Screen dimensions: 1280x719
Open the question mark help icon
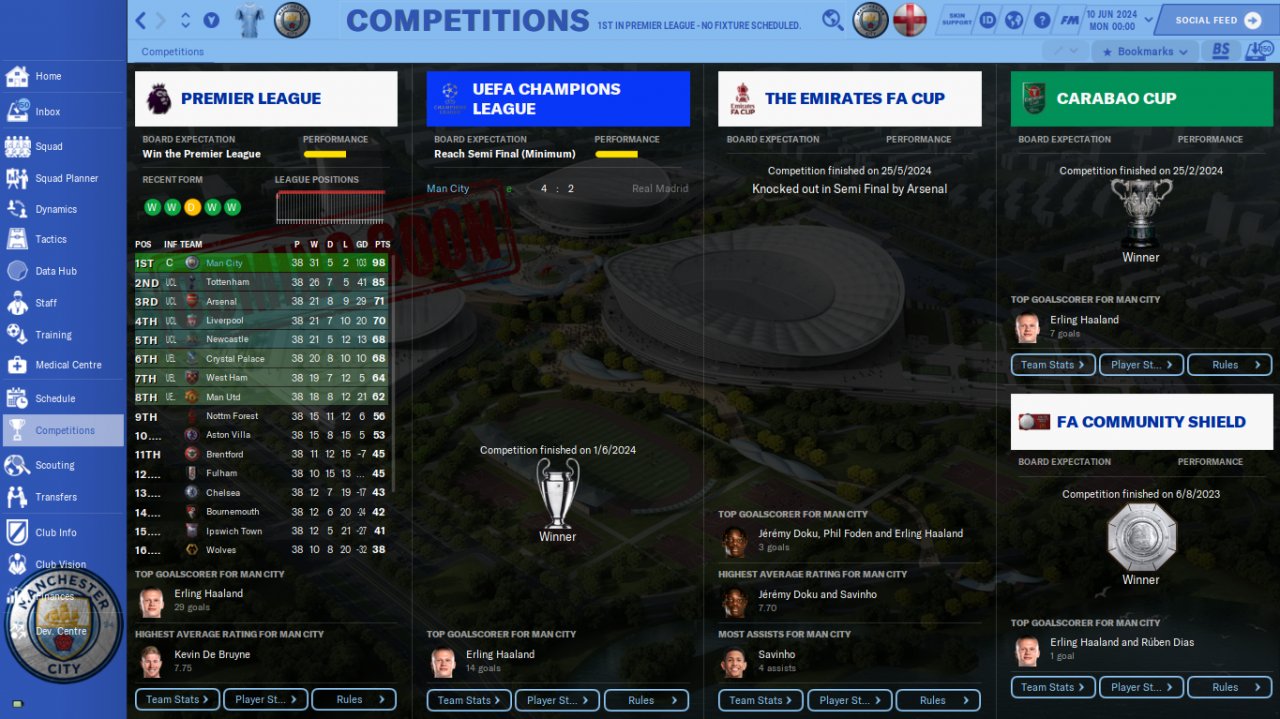1041,20
